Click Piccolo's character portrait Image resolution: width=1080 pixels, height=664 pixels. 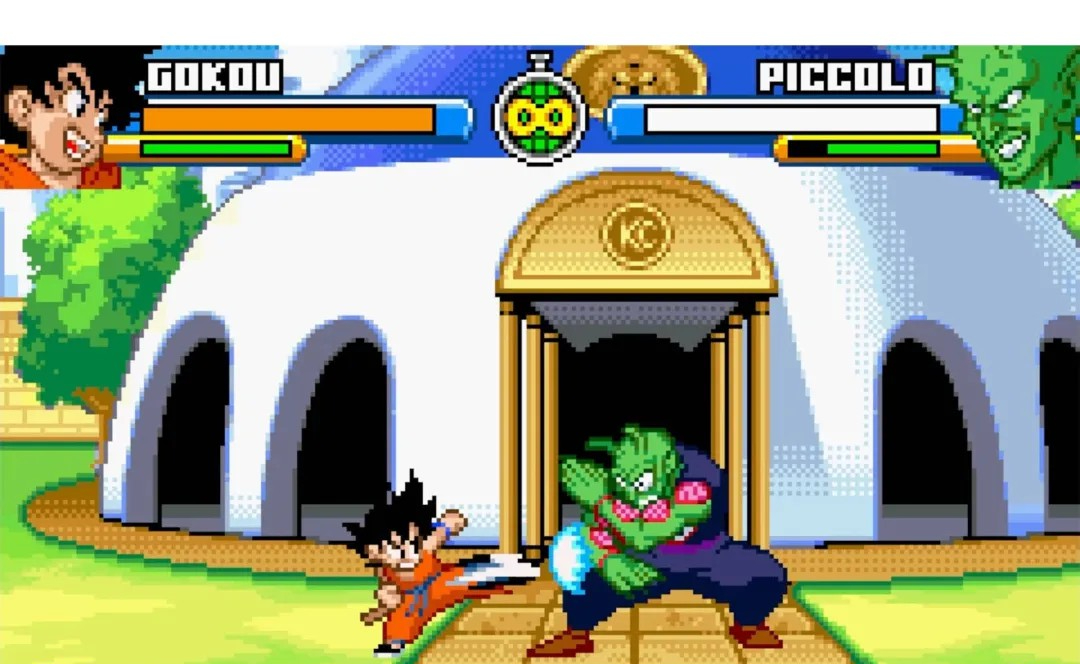pos(1020,116)
